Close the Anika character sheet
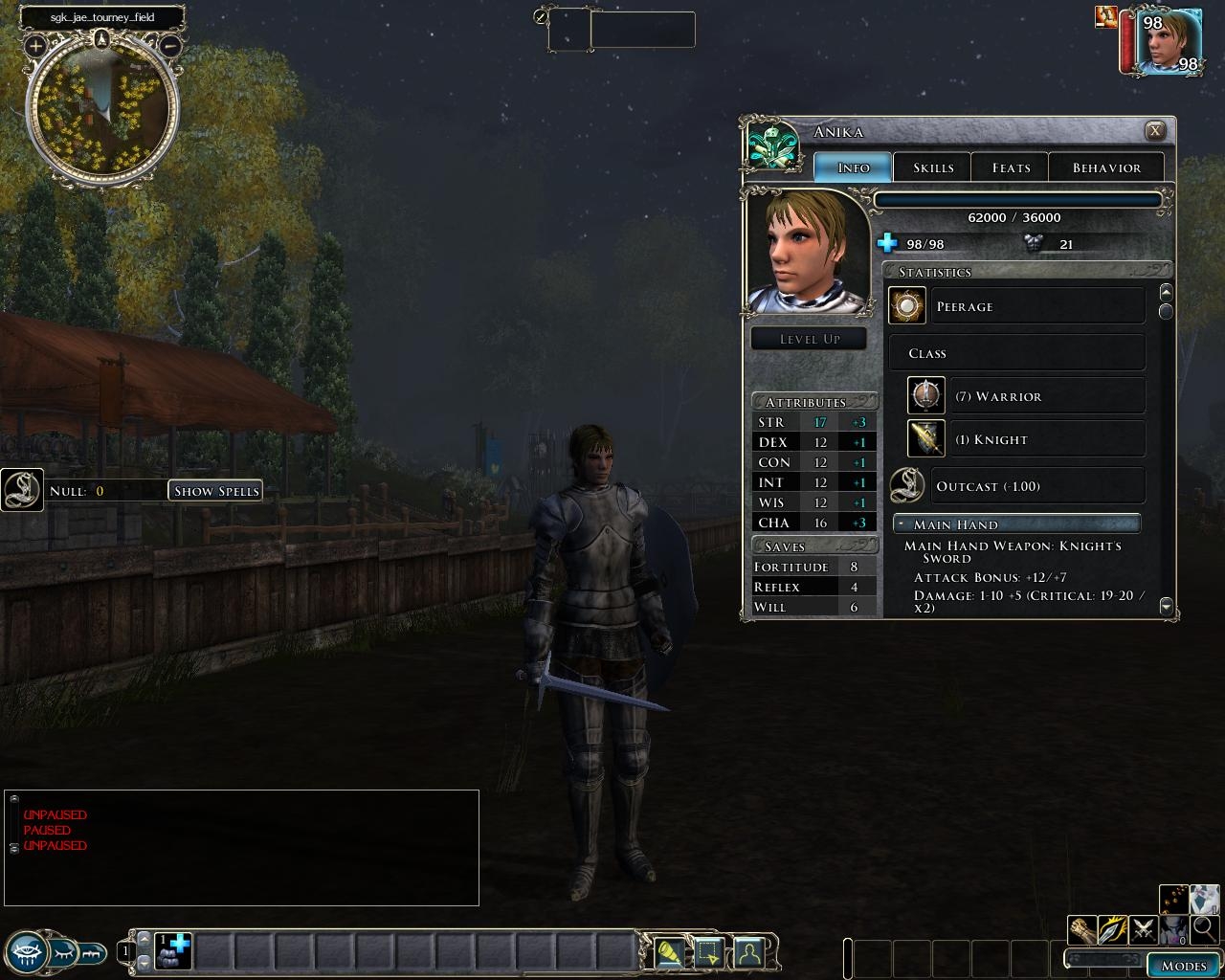The image size is (1225, 980). [x=1155, y=131]
